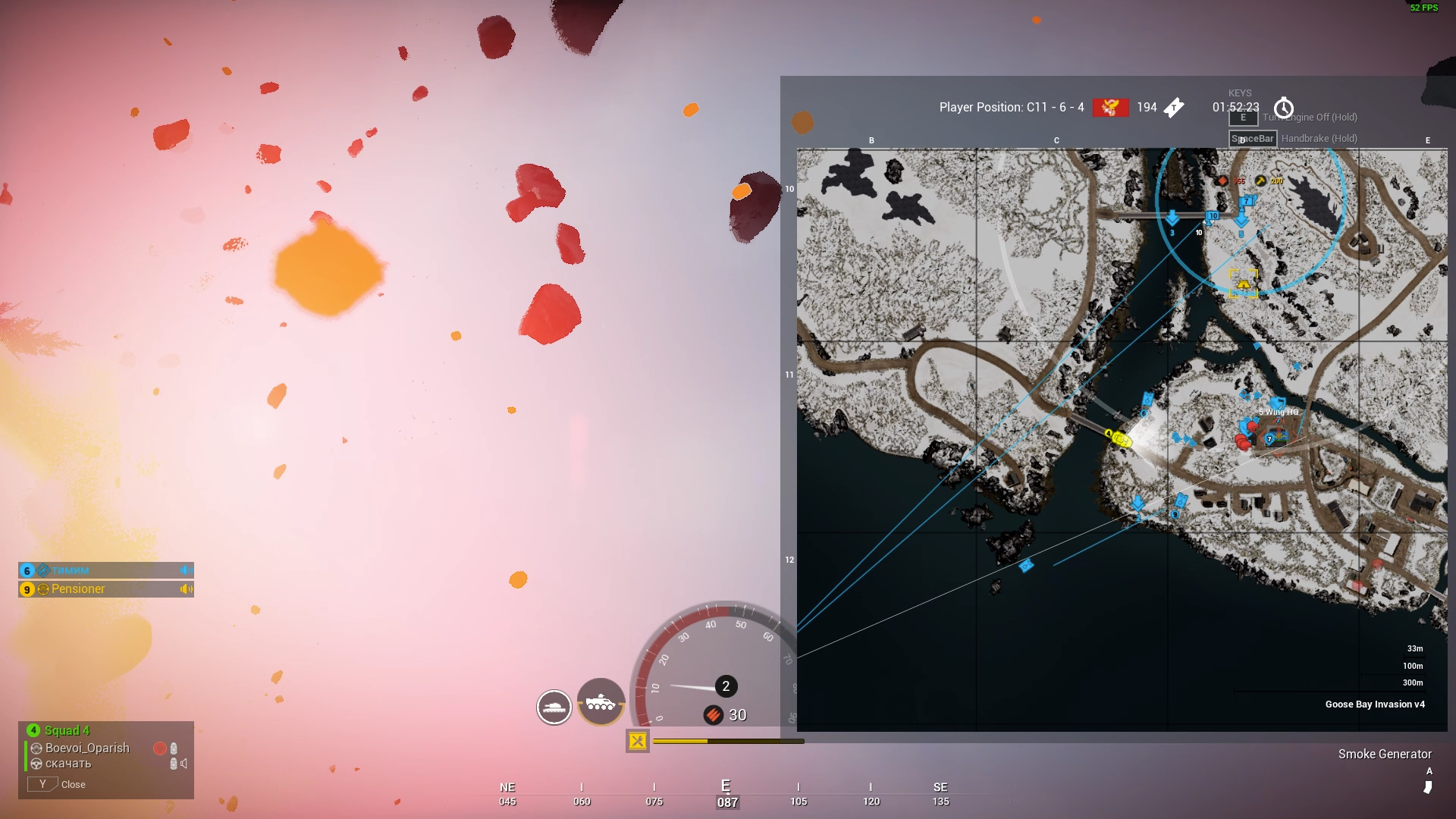Click the squad 9 marker on the southern shore
Viewport: 1456px width, 819px height.
point(1180,501)
